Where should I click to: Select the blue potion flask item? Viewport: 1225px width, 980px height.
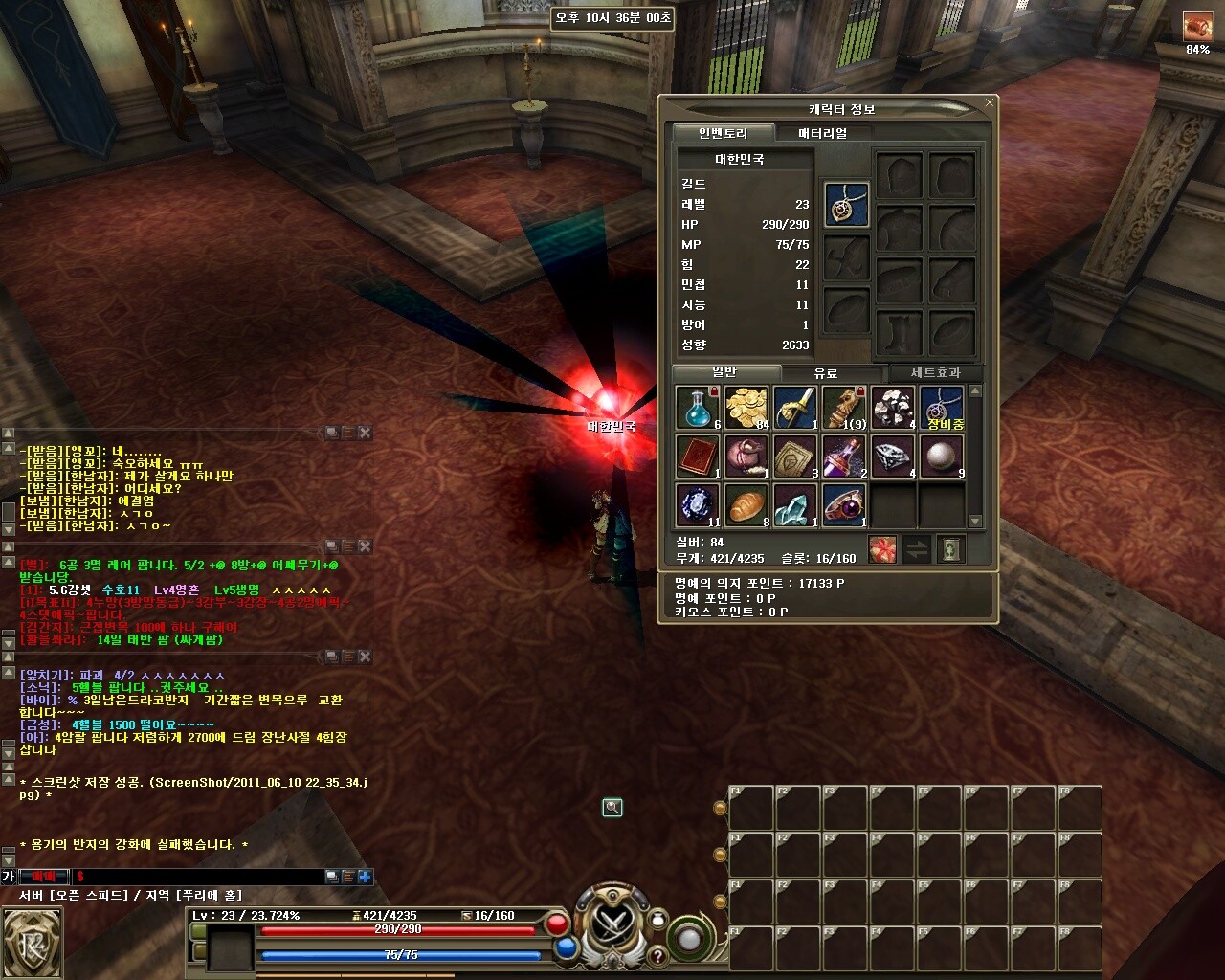click(x=698, y=408)
